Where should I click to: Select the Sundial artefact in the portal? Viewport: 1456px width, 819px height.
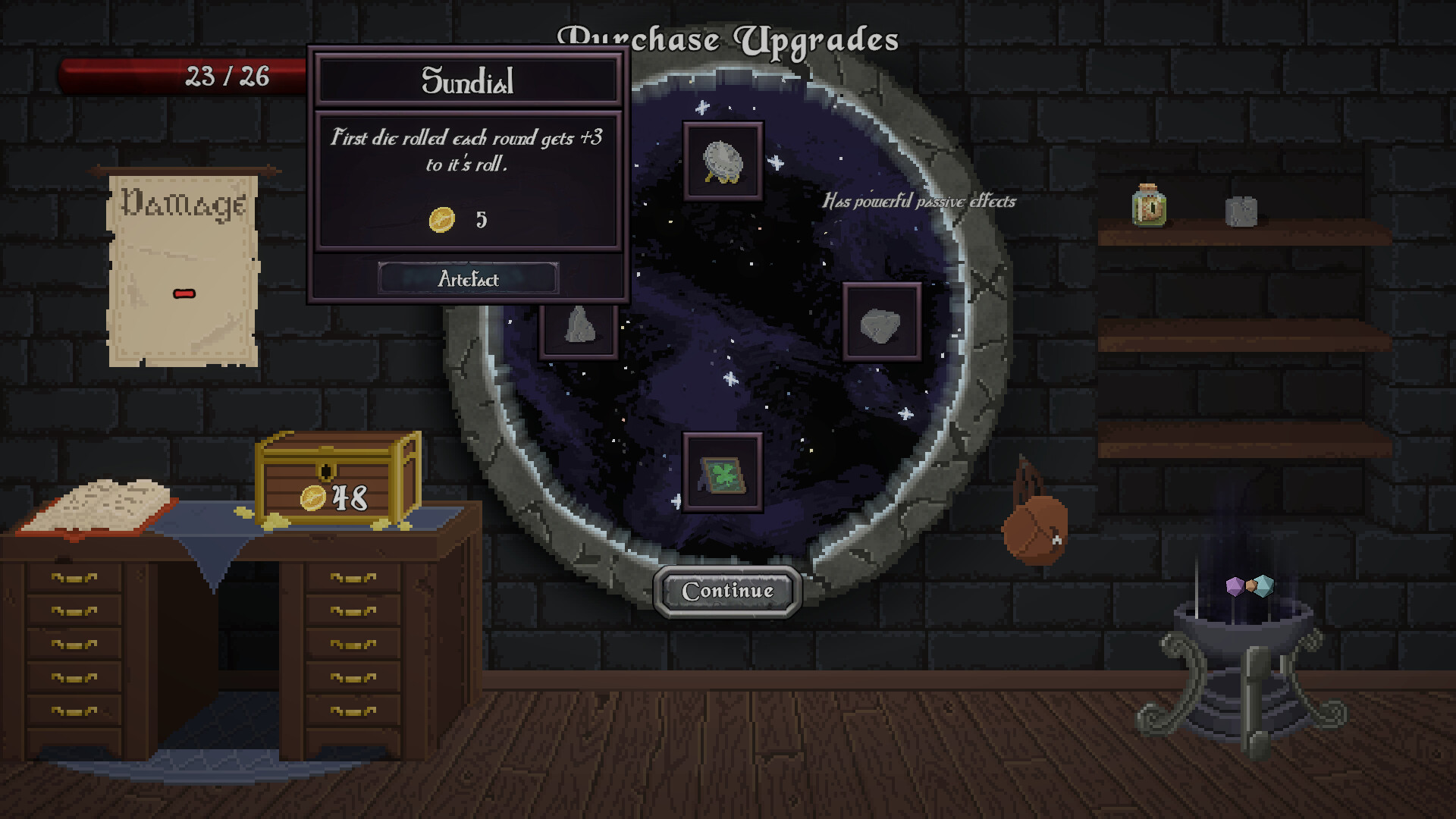pyautogui.click(x=722, y=159)
